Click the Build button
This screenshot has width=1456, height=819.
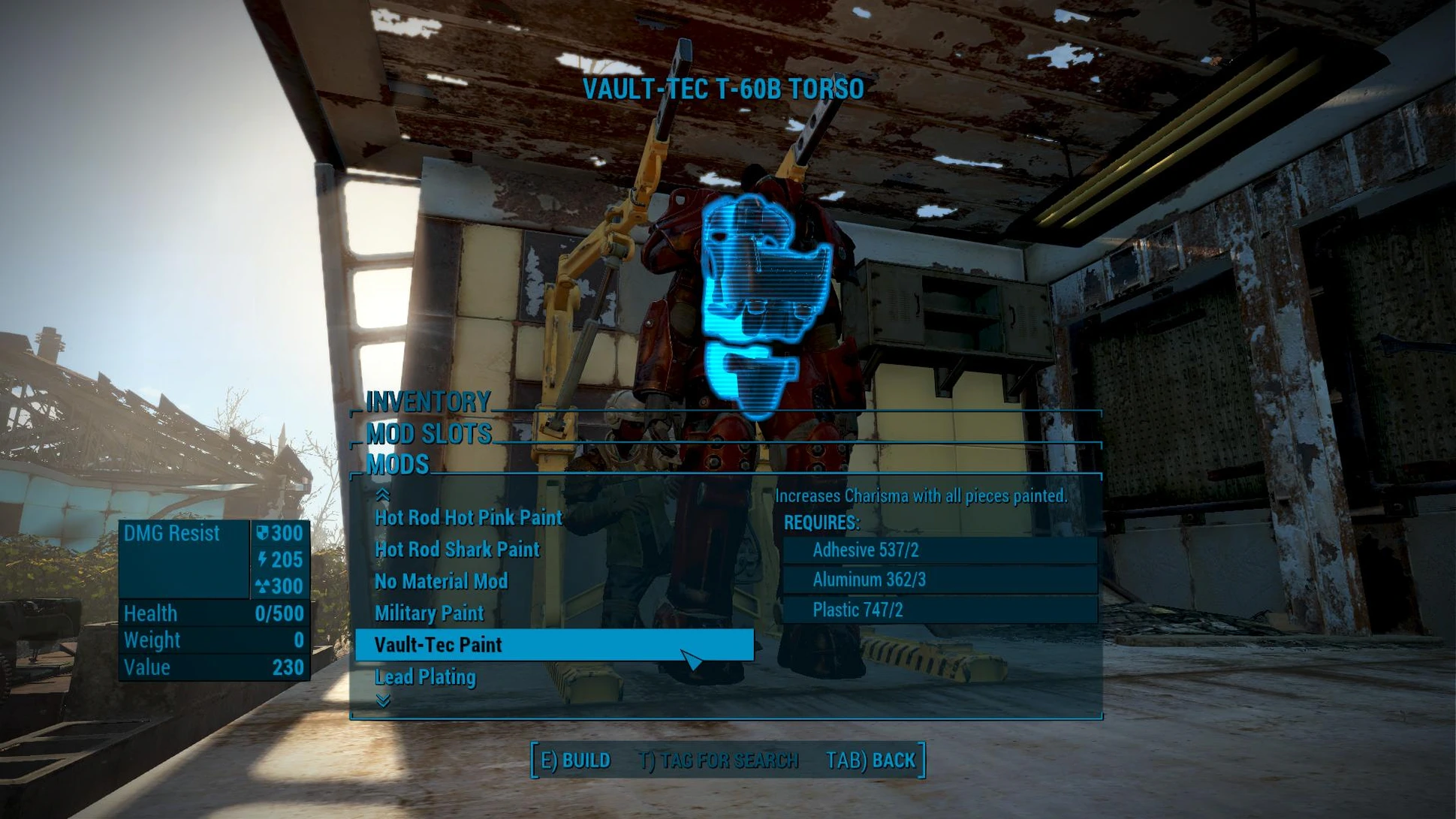(x=575, y=760)
